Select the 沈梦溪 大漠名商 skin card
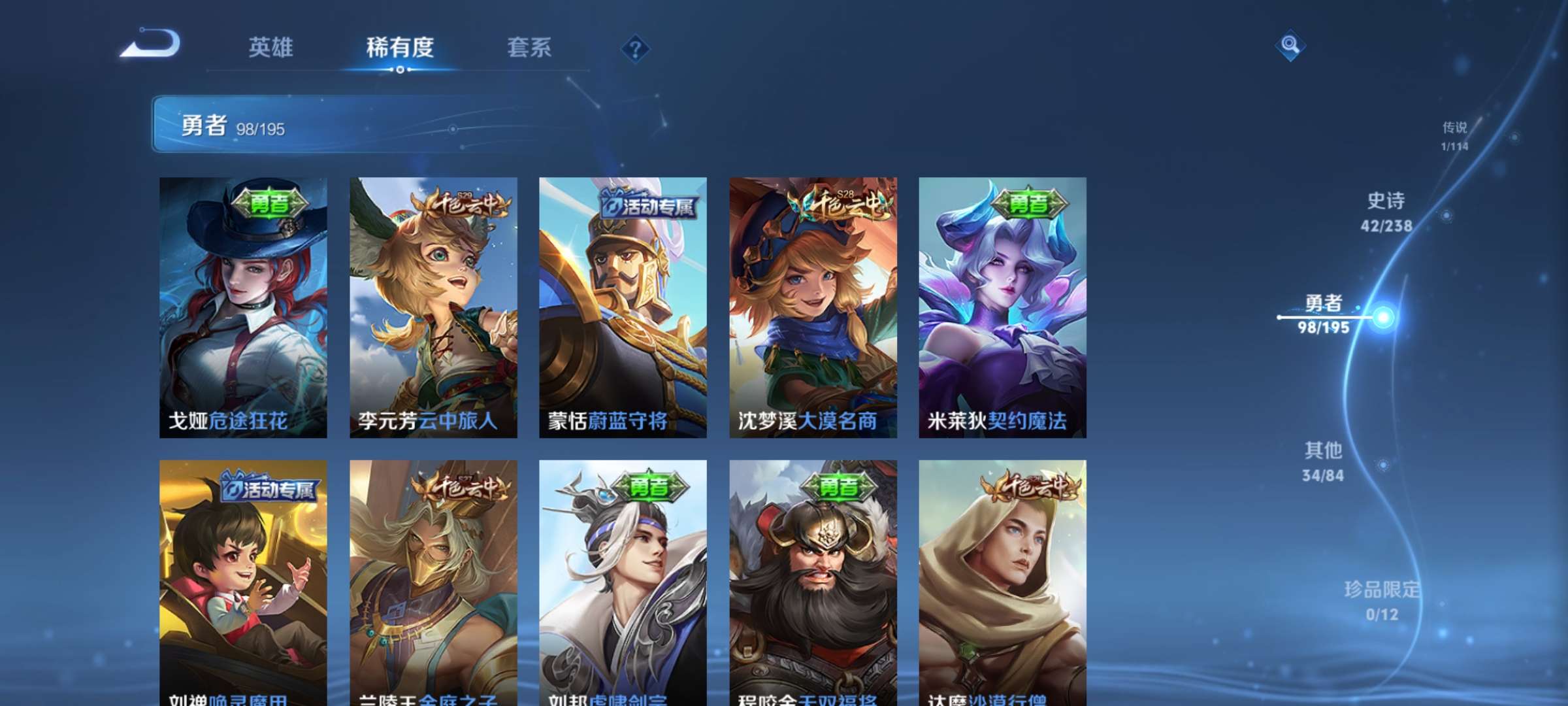Screen dimensions: 1568x706 click(813, 307)
